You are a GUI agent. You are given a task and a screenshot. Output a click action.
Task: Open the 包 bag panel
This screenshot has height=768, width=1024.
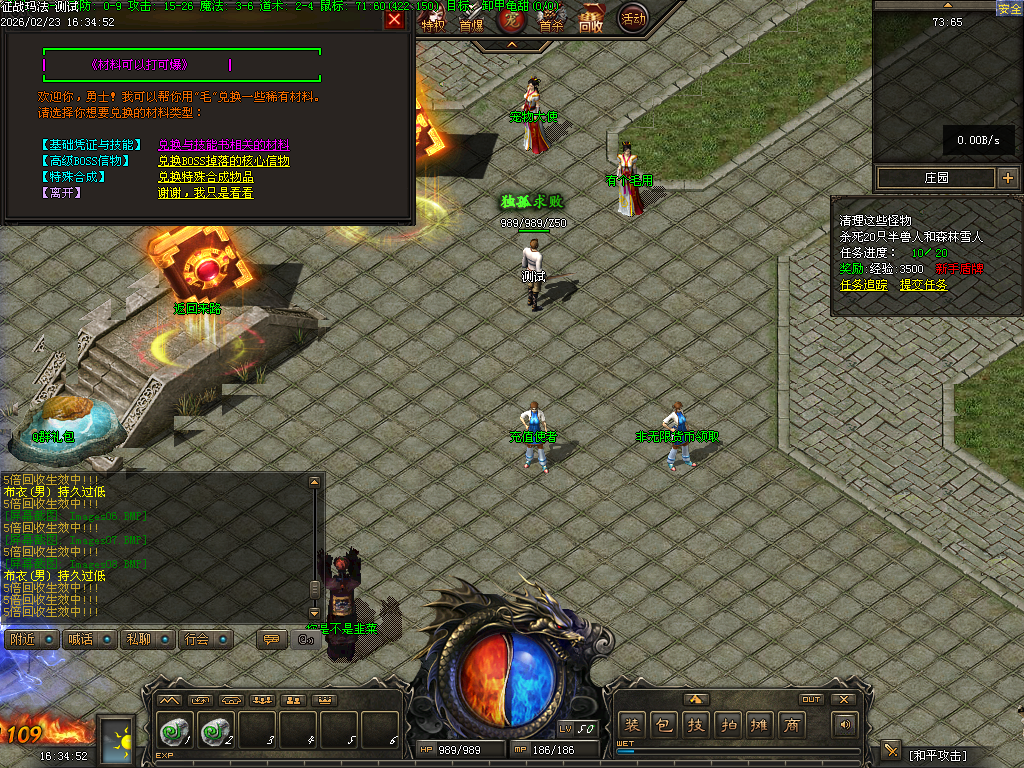click(x=663, y=725)
